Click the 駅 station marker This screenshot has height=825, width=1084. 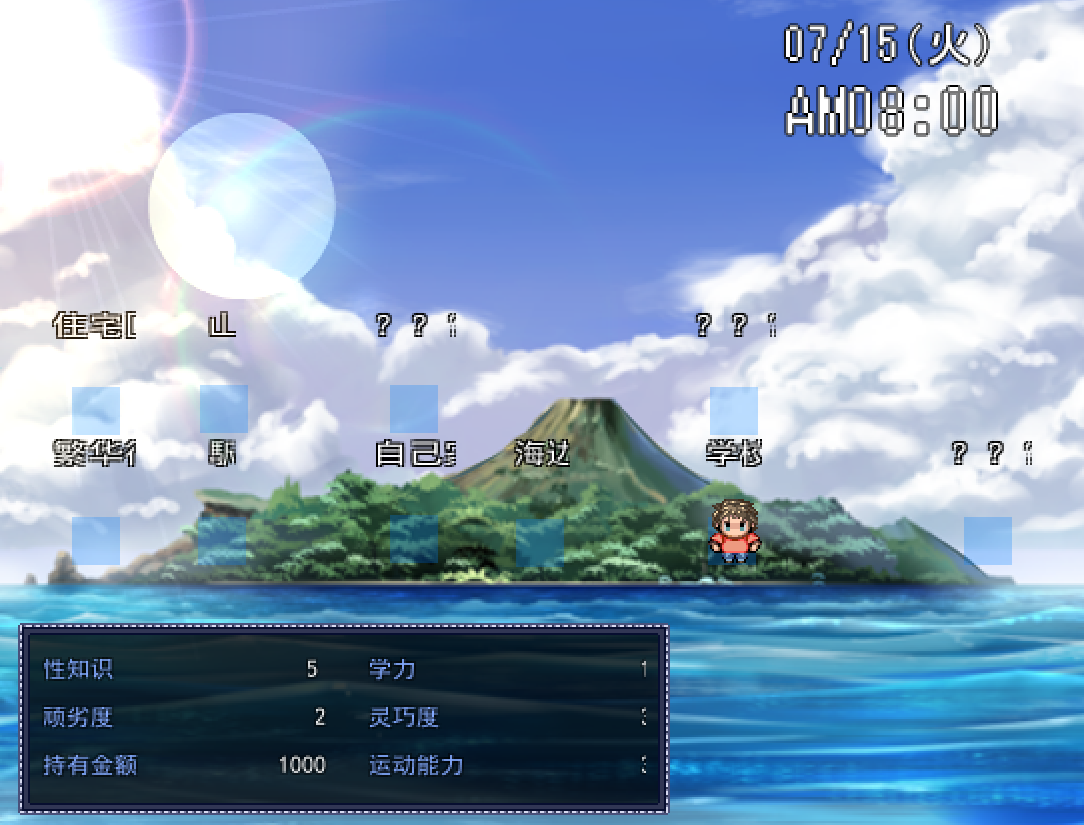pos(222,541)
